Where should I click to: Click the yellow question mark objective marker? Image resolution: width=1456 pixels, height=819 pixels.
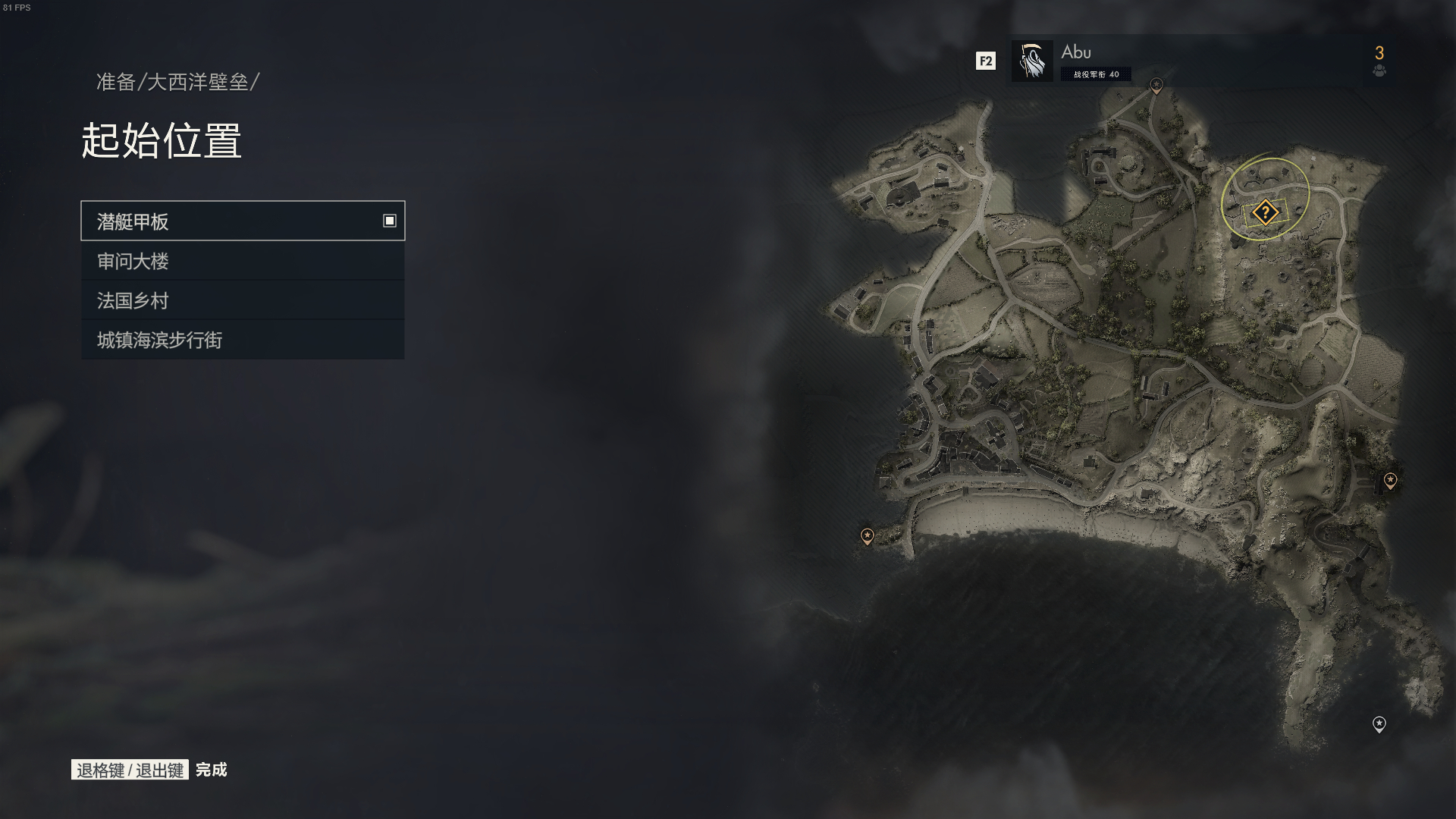(x=1265, y=212)
